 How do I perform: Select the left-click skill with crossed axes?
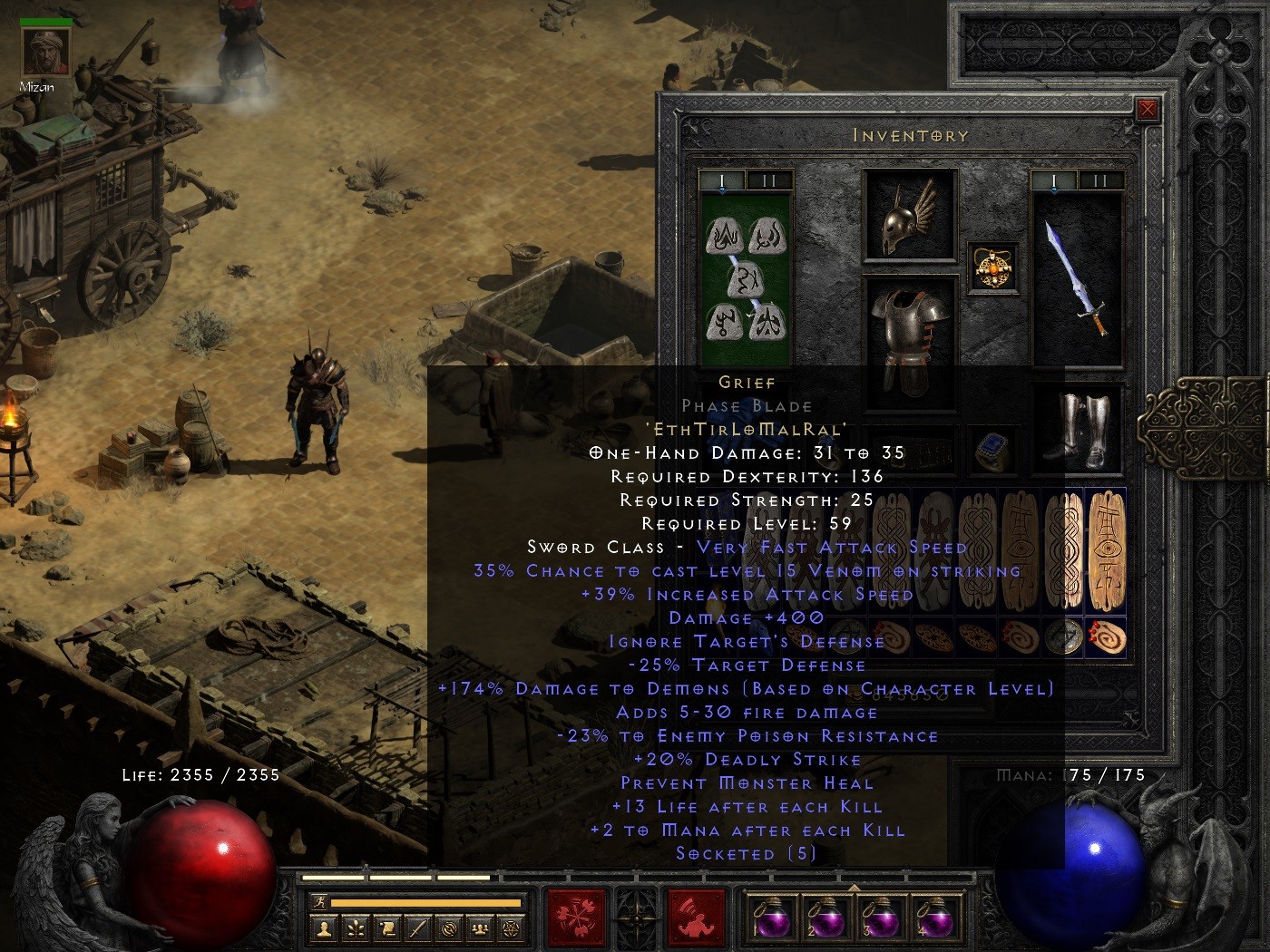[576, 918]
